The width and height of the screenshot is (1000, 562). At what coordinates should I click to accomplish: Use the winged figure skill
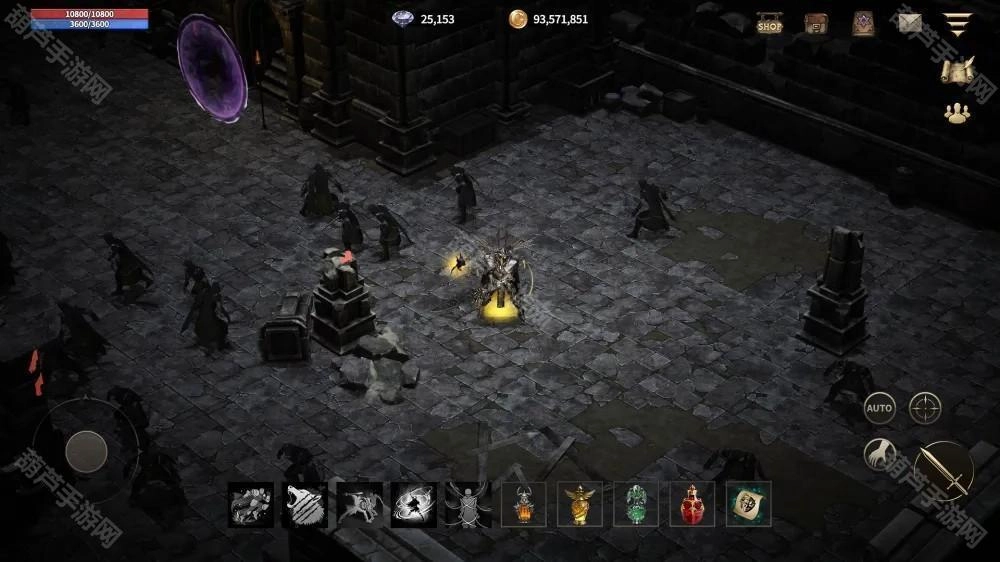click(468, 505)
